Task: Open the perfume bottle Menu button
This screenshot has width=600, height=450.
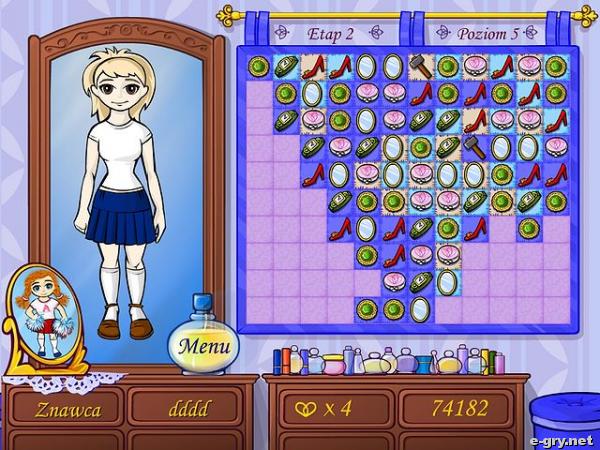Action: pos(203,347)
